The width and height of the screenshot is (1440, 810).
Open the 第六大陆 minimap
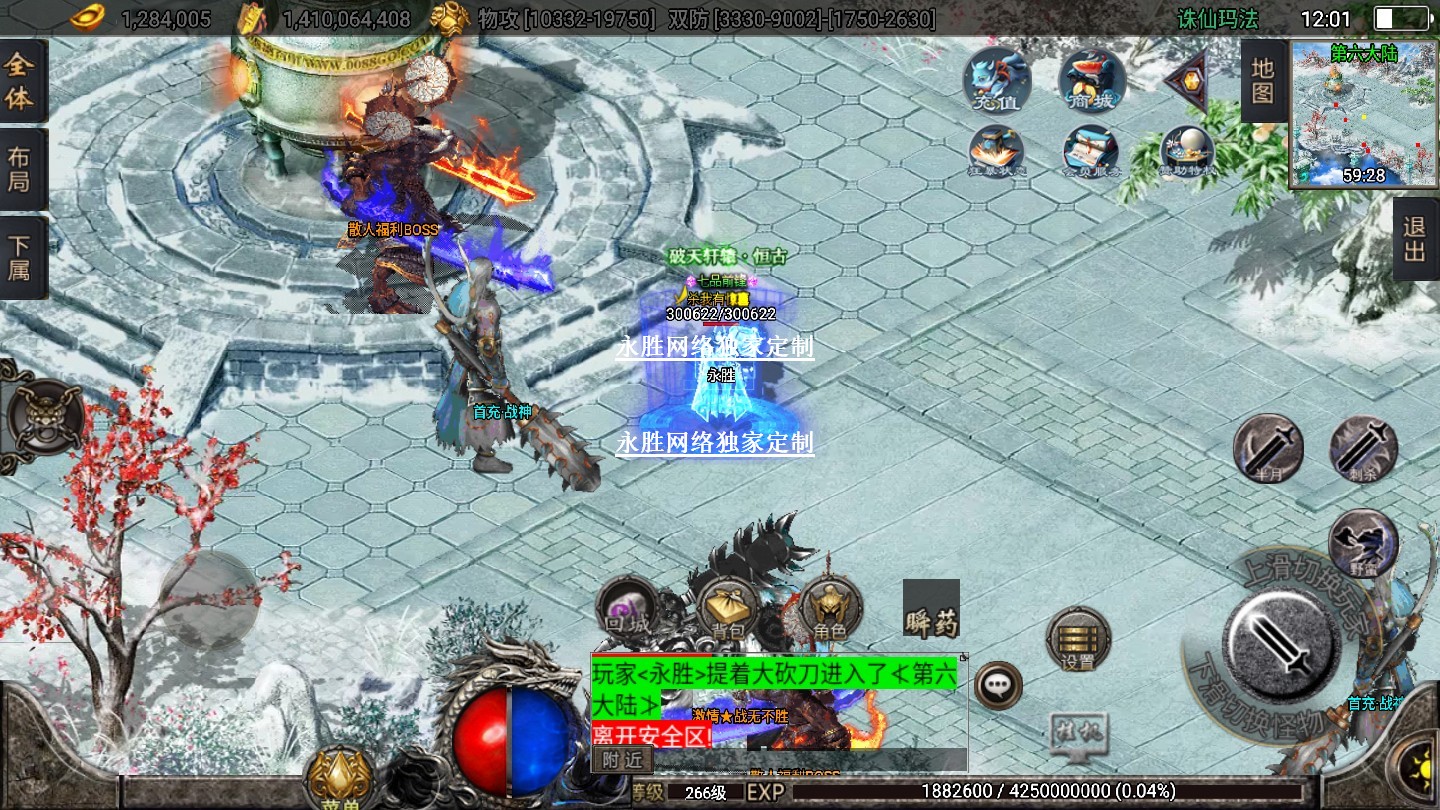pos(1362,114)
